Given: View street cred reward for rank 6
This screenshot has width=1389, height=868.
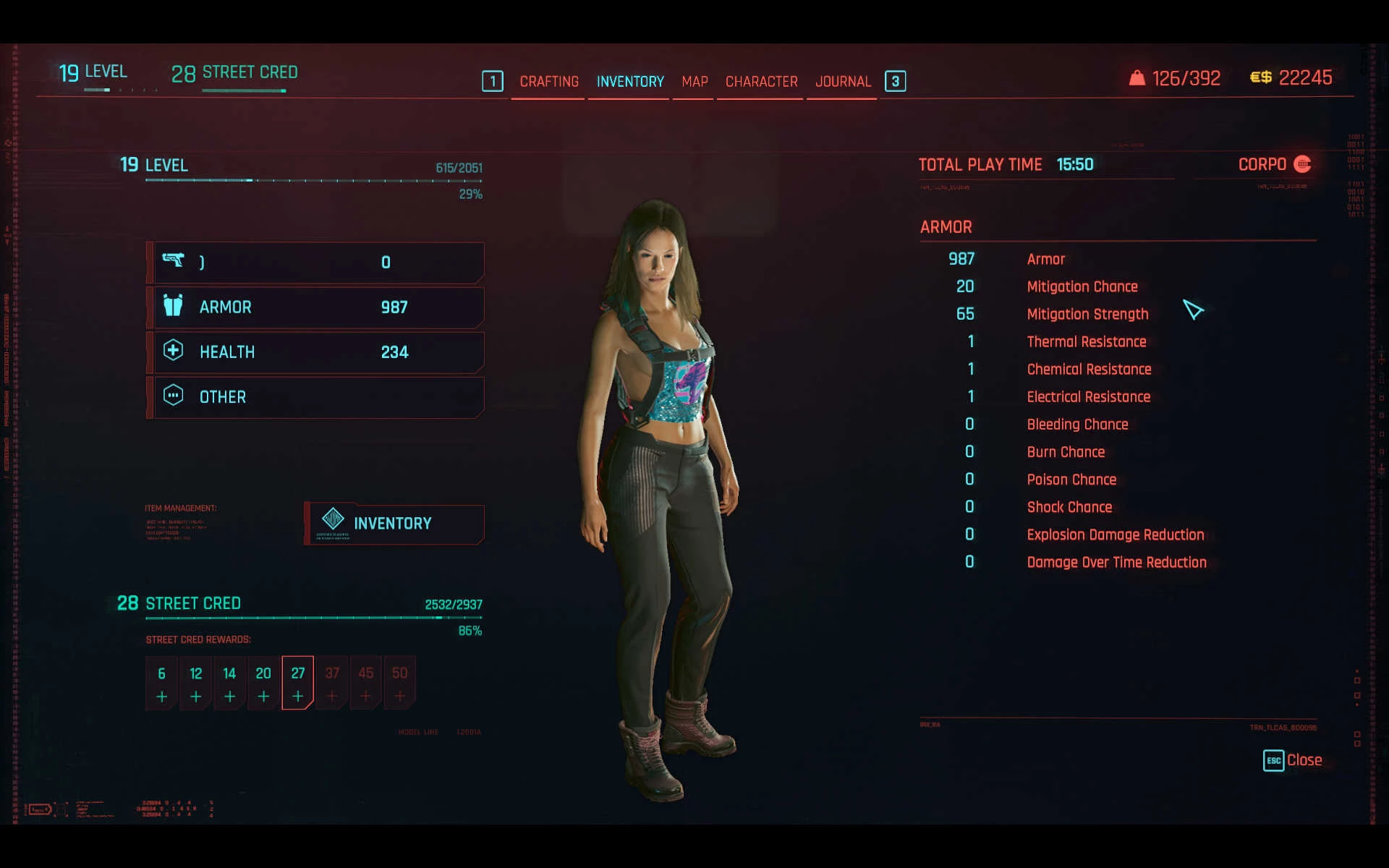Looking at the screenshot, I should tap(161, 683).
